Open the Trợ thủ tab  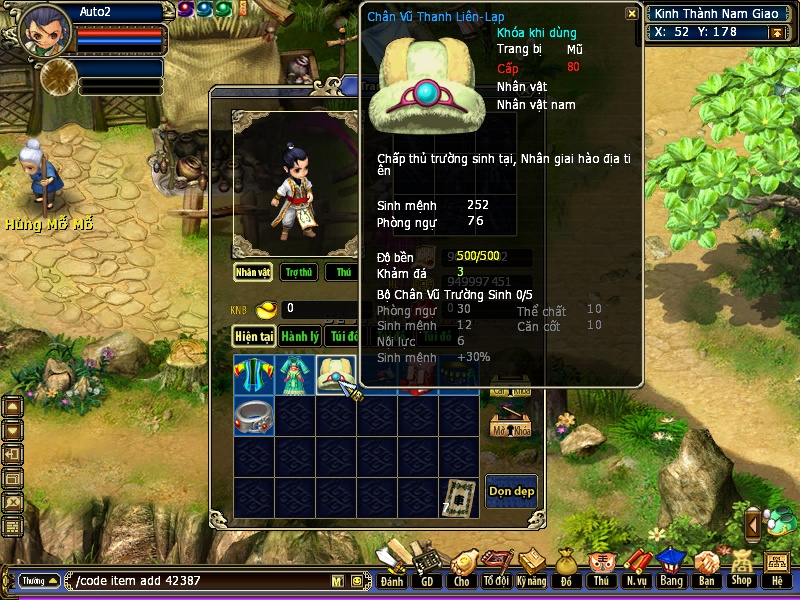pos(298,272)
